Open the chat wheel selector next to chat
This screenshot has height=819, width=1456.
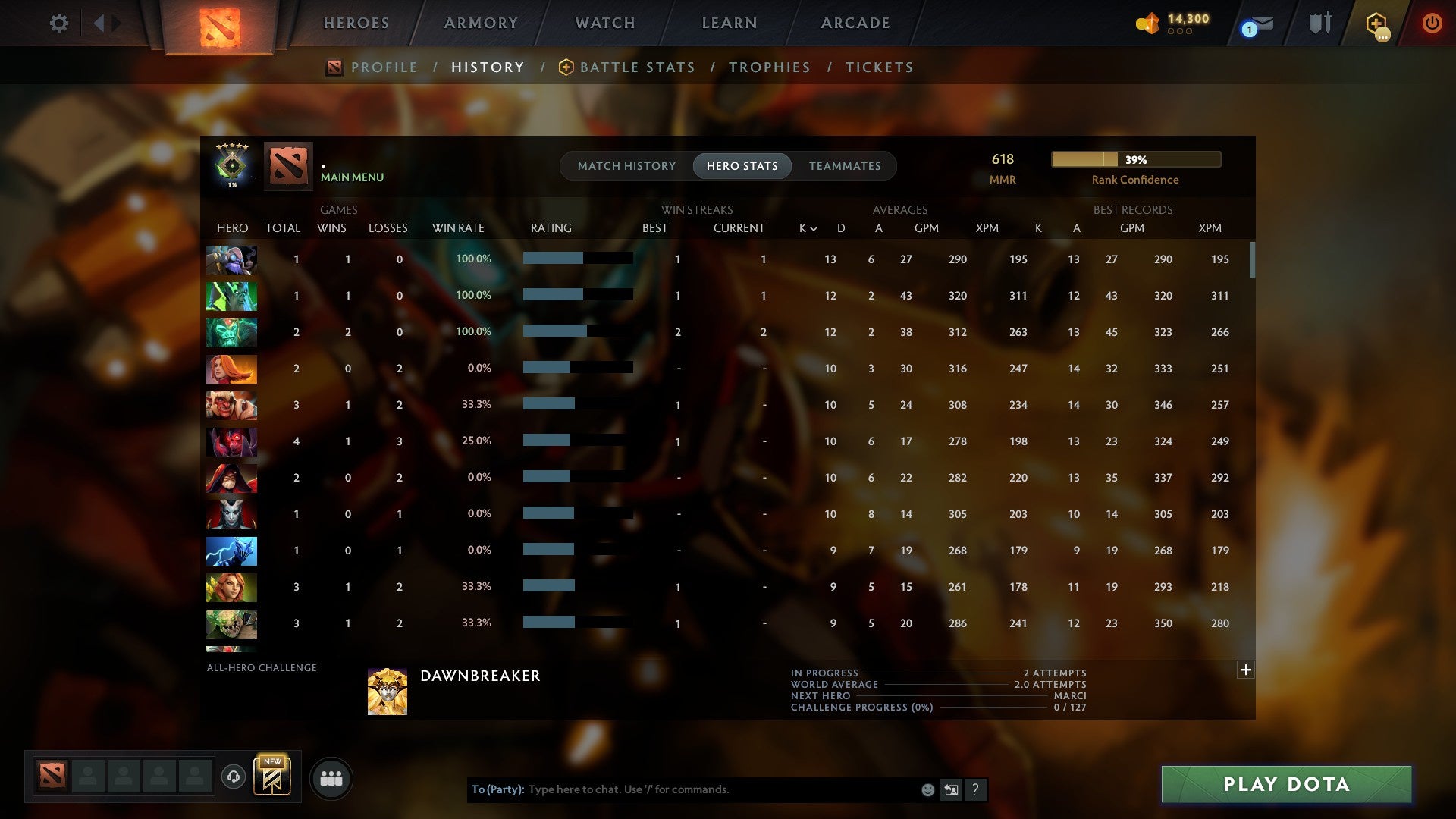pos(952,789)
